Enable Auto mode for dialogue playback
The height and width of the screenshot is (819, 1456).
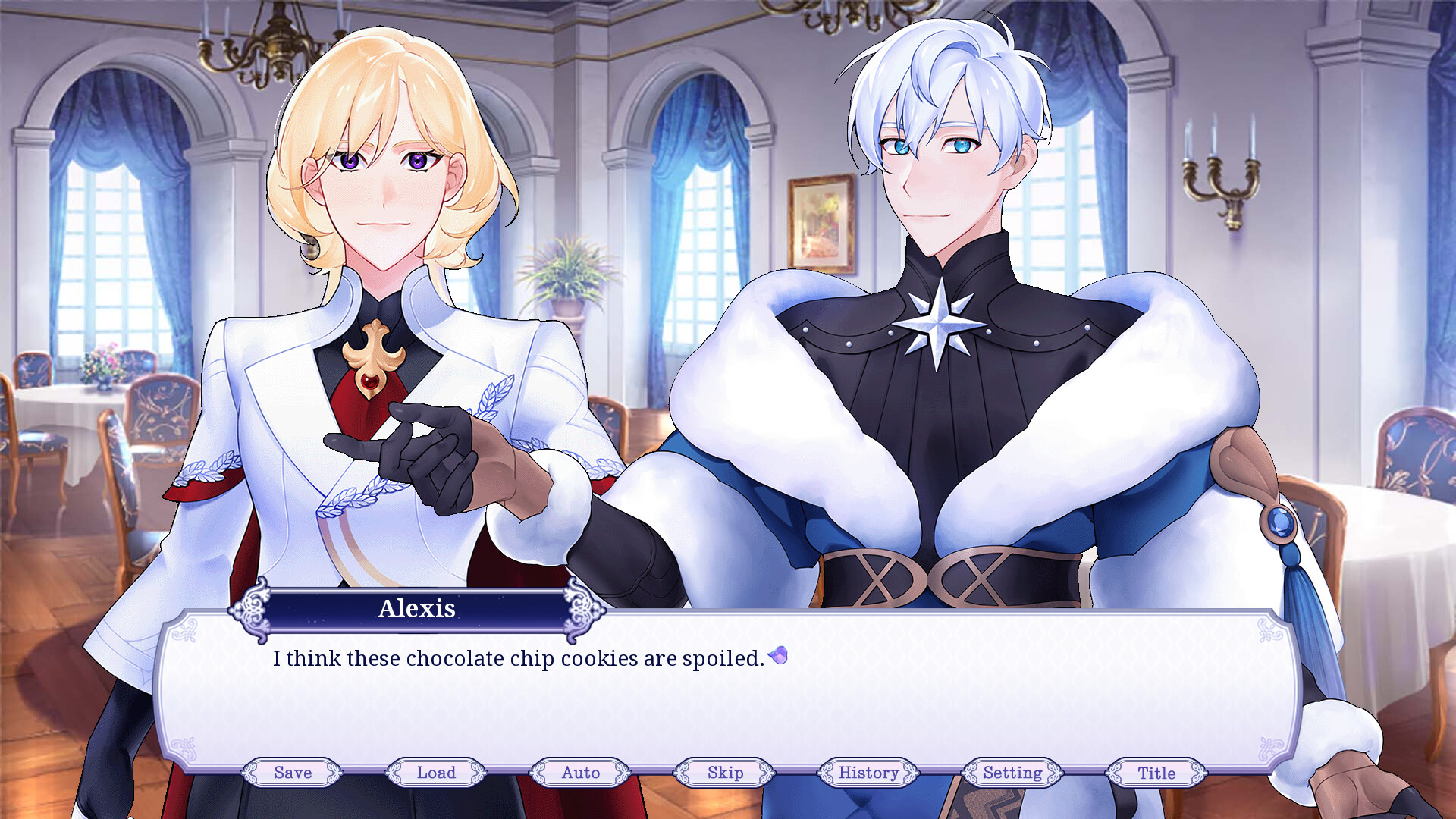[x=581, y=773]
